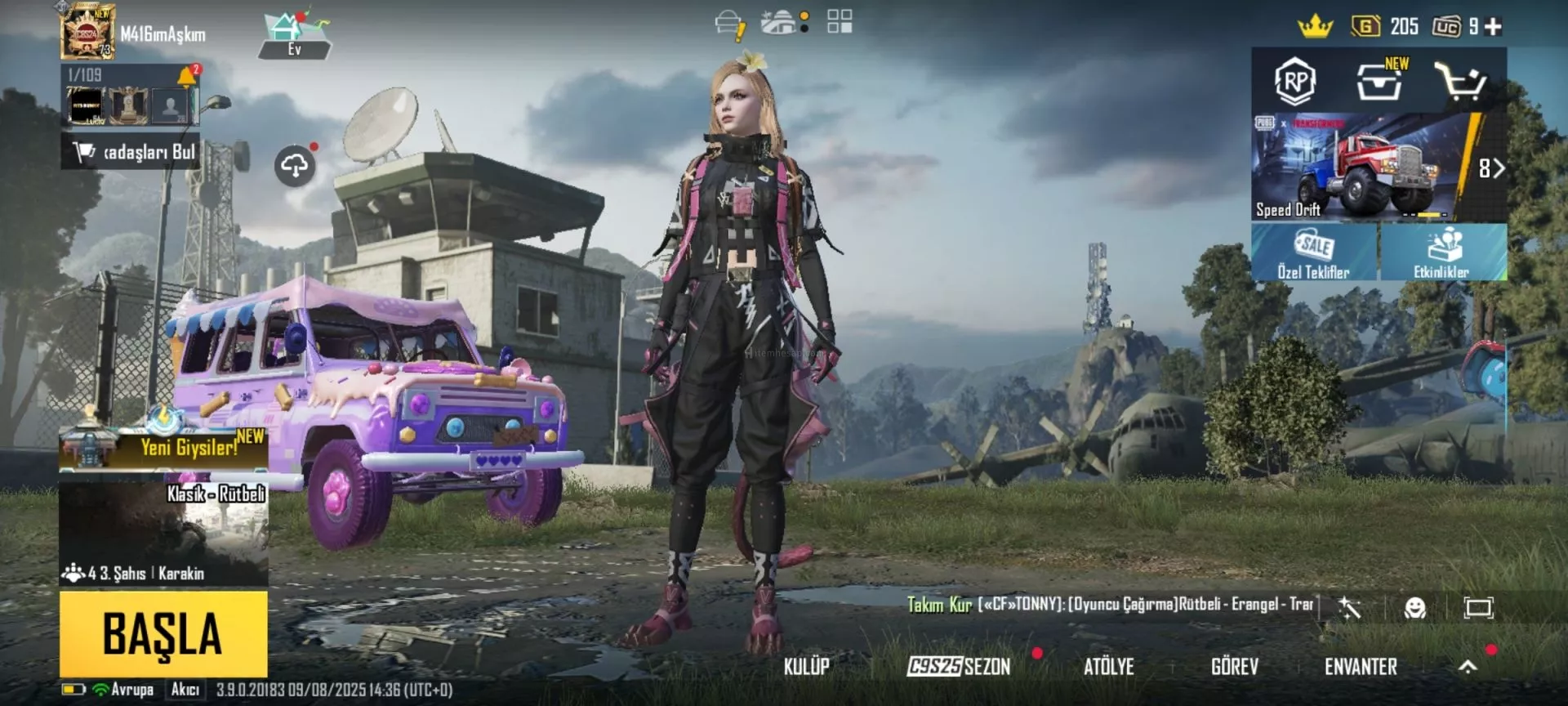Open the ATÖLYE workshop menu
This screenshot has width=1568, height=706.
tap(1108, 667)
